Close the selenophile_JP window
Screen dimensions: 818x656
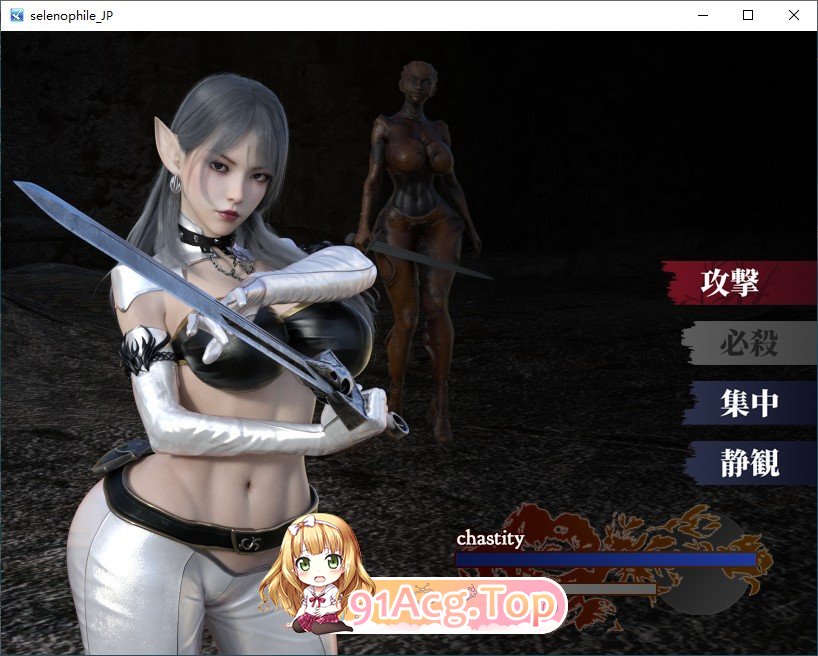tap(794, 15)
